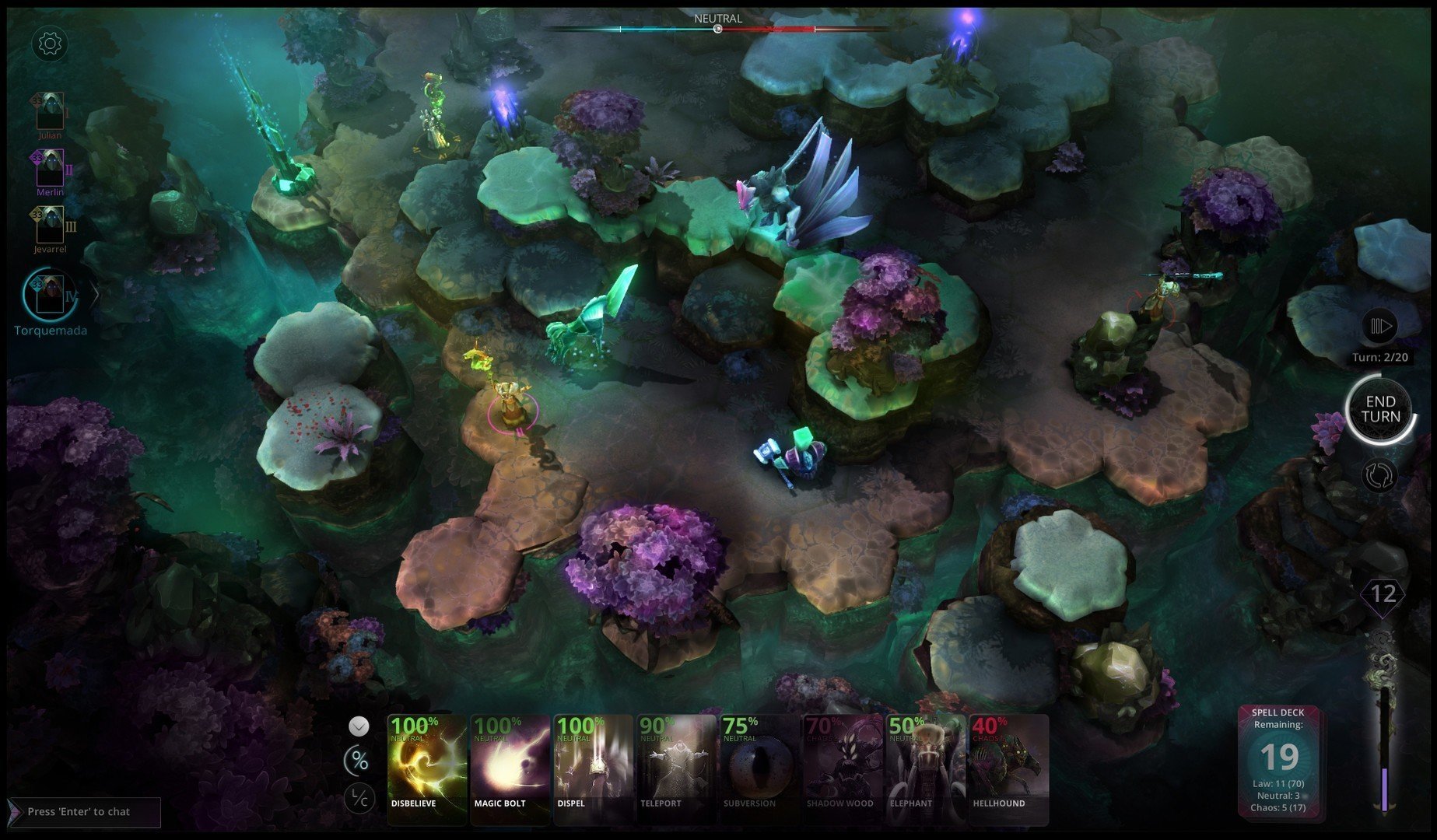Activate the fast-forward speed button
The height and width of the screenshot is (840, 1437).
[1380, 326]
